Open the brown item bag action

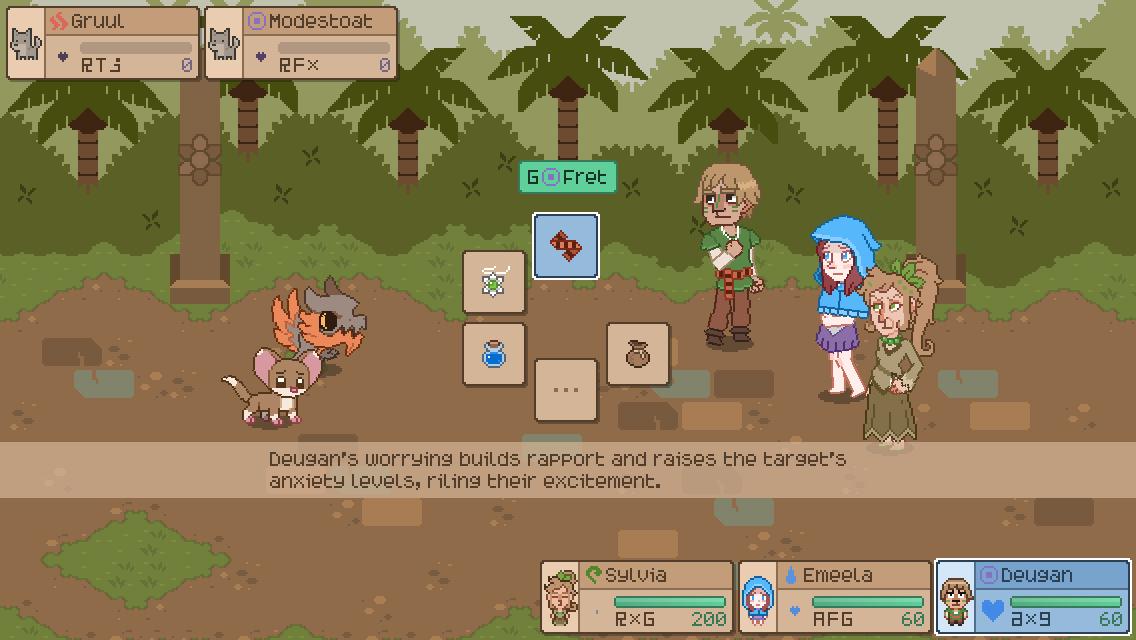coord(638,354)
